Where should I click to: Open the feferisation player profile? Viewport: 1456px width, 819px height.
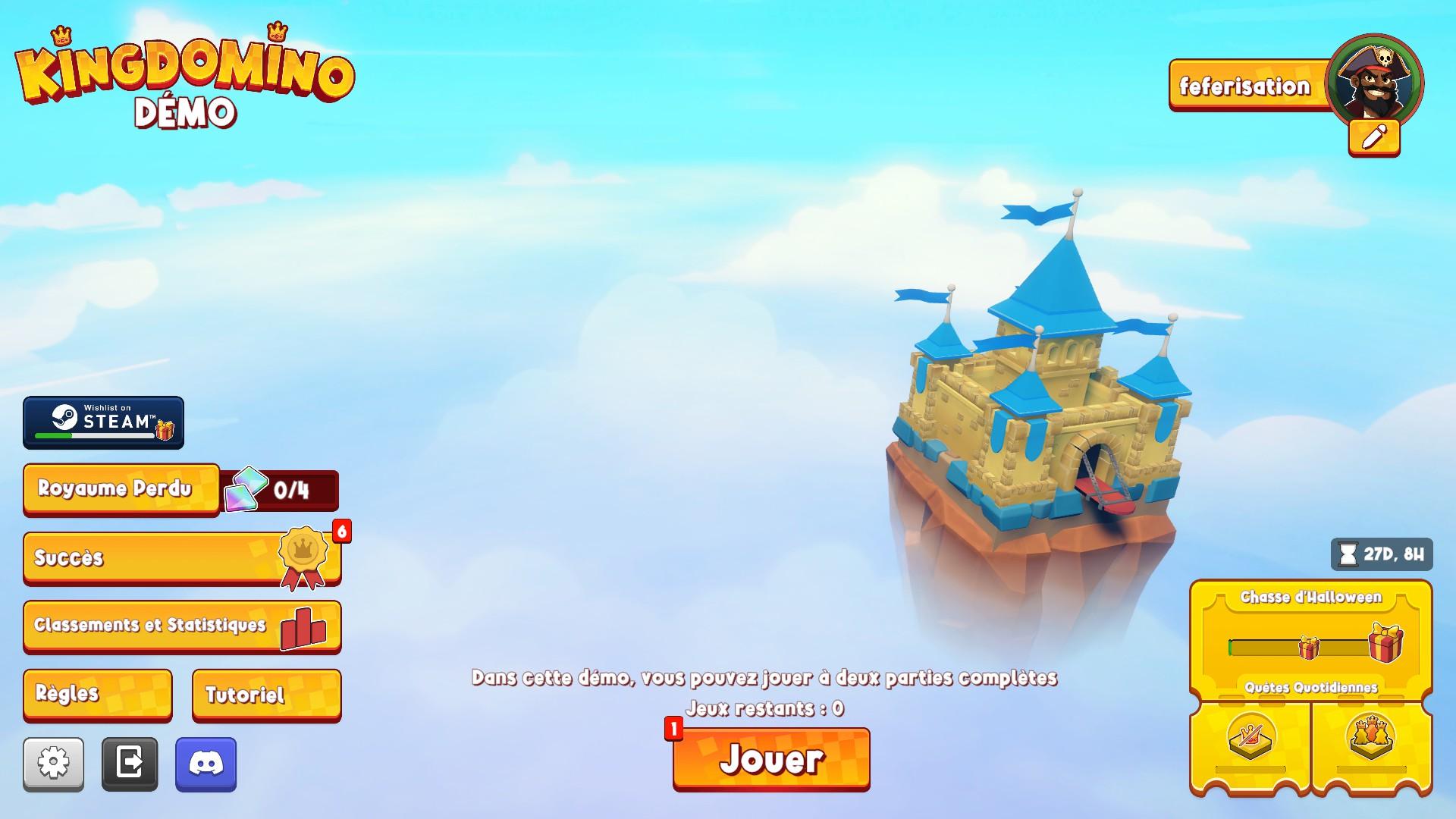click(1245, 86)
